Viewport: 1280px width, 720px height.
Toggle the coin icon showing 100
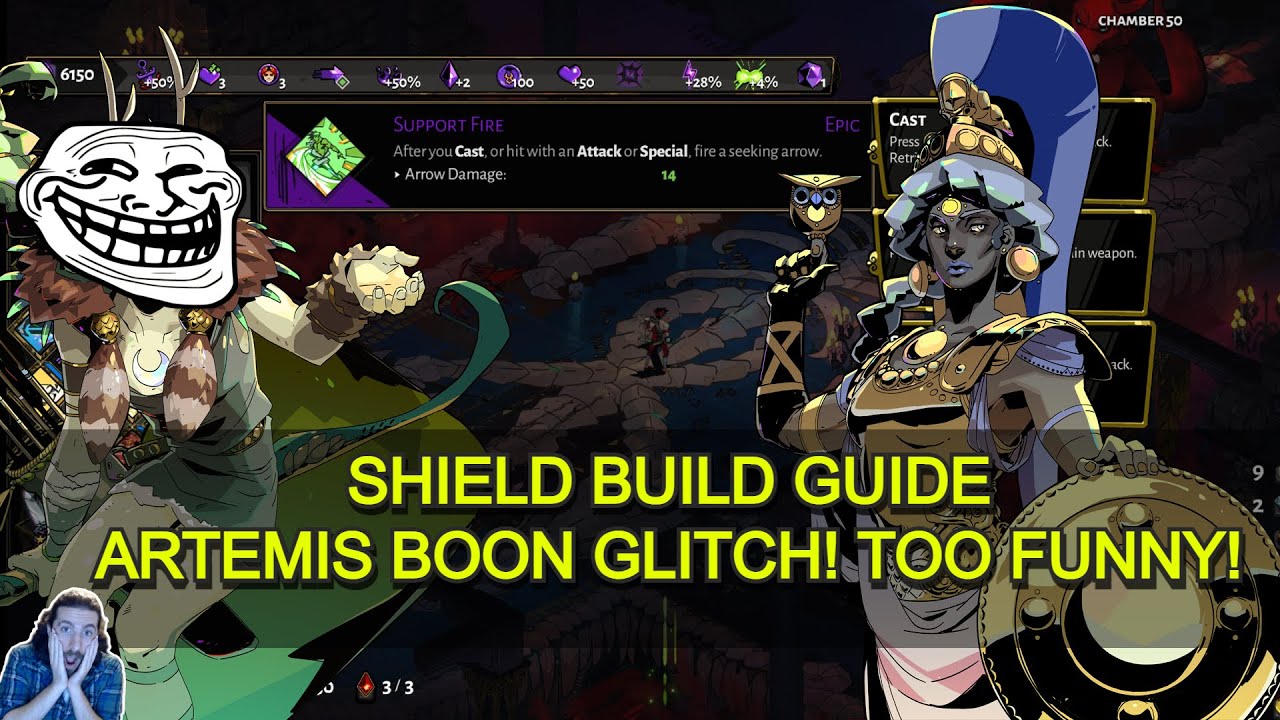(x=508, y=73)
